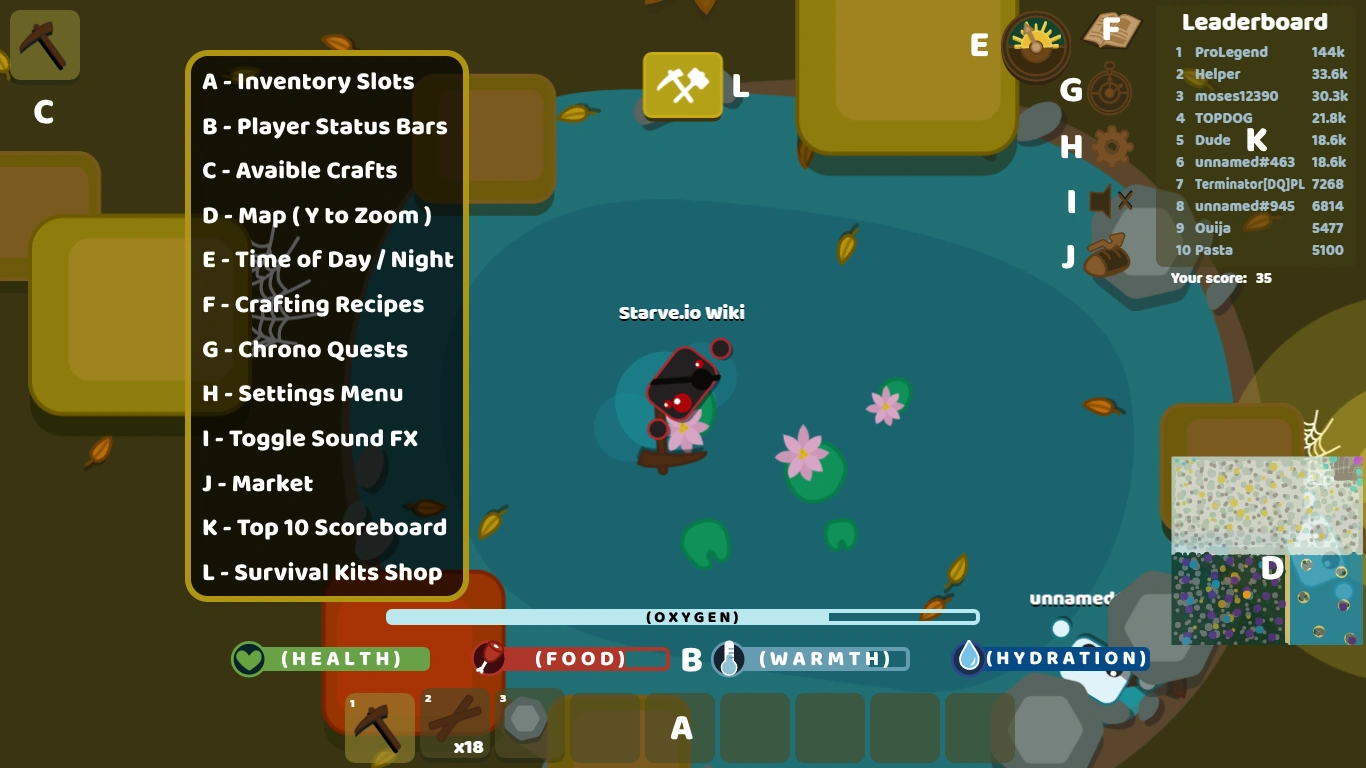
Task: Click the Your score: 35 label
Action: (x=1220, y=278)
